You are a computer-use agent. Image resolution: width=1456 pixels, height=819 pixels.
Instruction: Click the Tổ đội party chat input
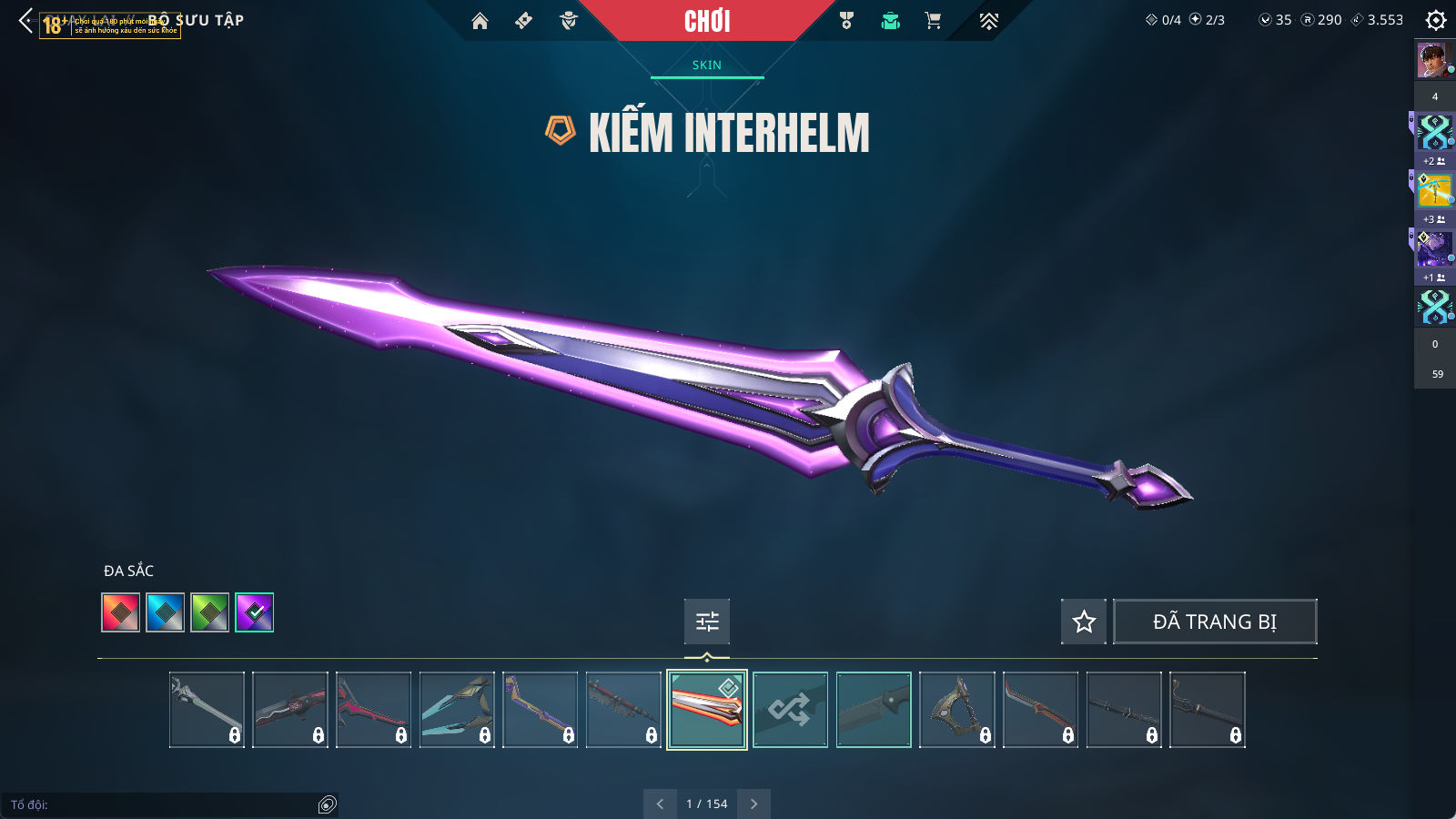[x=164, y=804]
